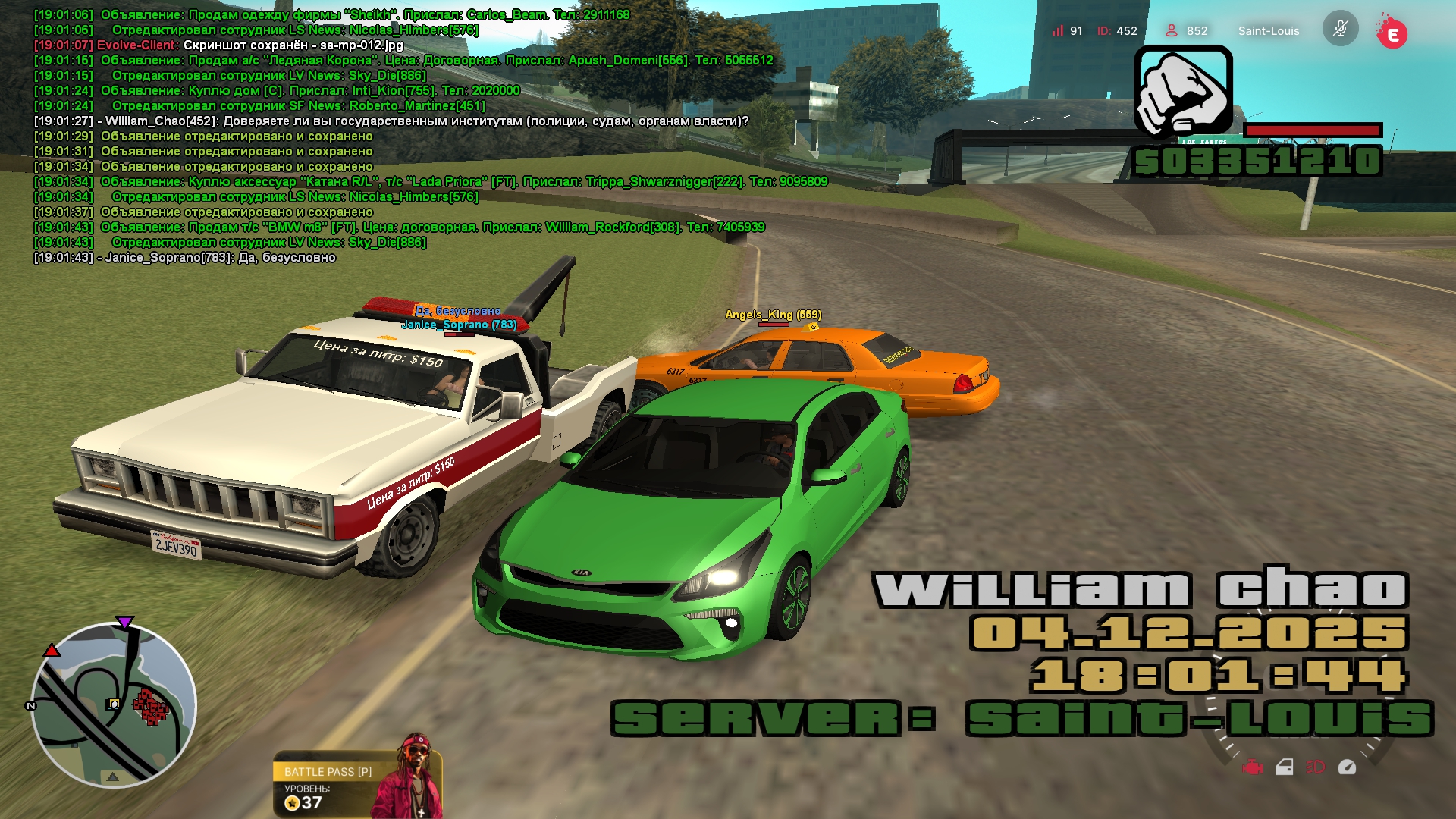Screen dimensions: 1456x819
Task: Click the red engine indicator icon
Action: [x=1253, y=767]
